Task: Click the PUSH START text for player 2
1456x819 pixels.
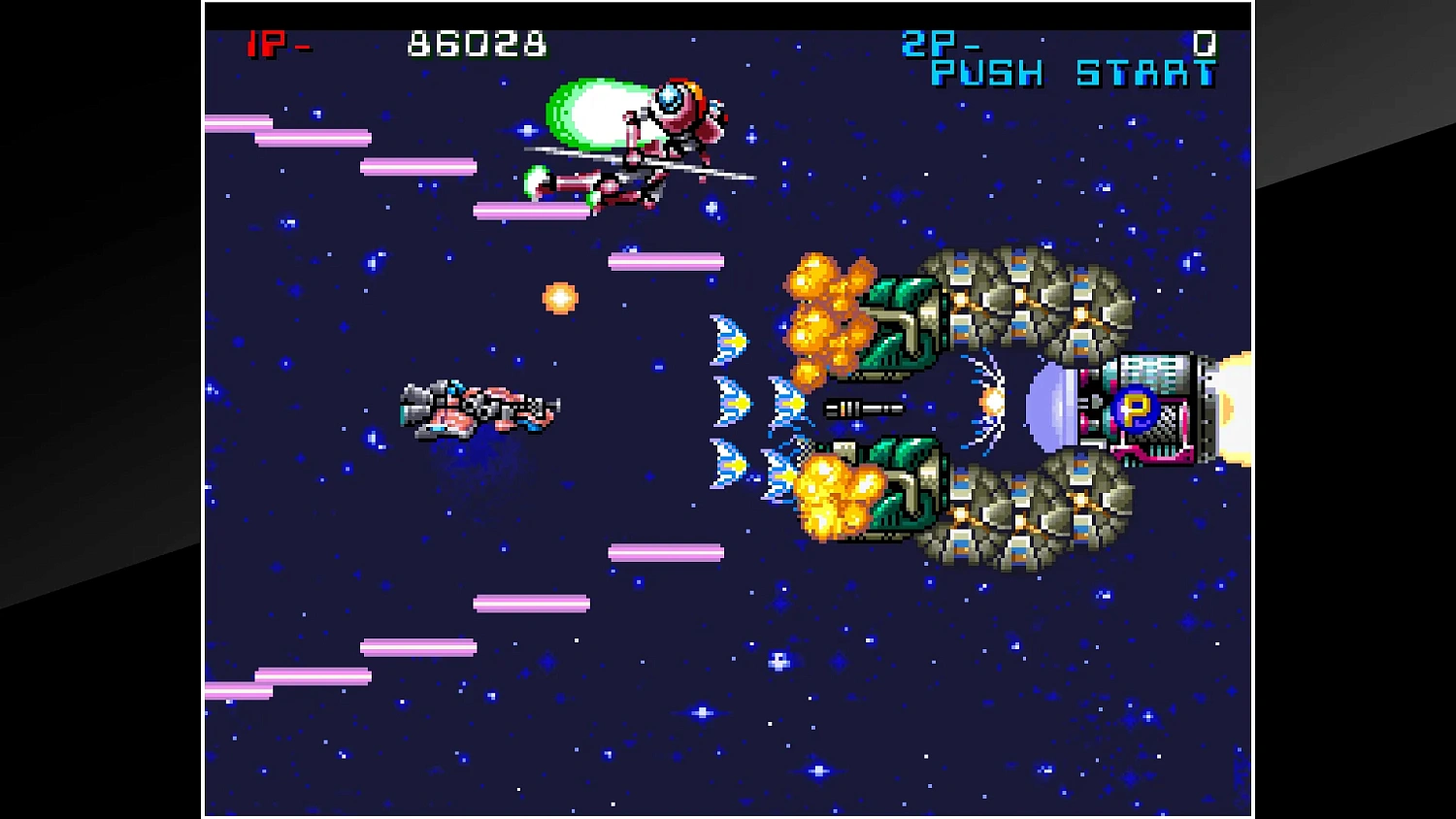Action: [1071, 73]
